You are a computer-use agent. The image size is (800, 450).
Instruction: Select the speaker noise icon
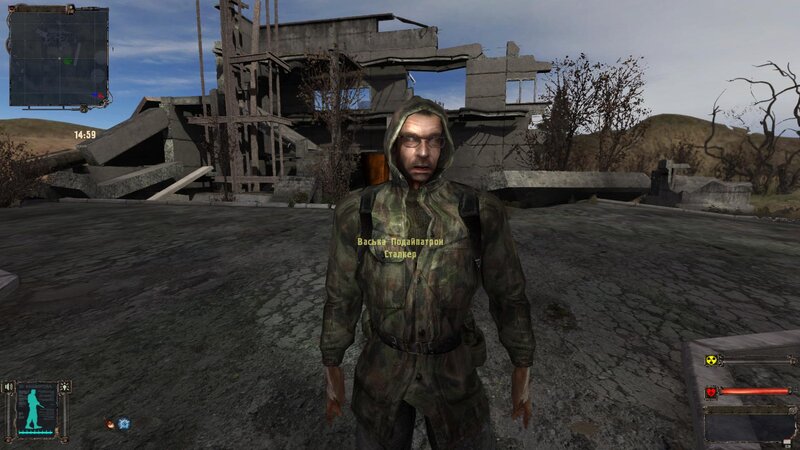coord(8,386)
